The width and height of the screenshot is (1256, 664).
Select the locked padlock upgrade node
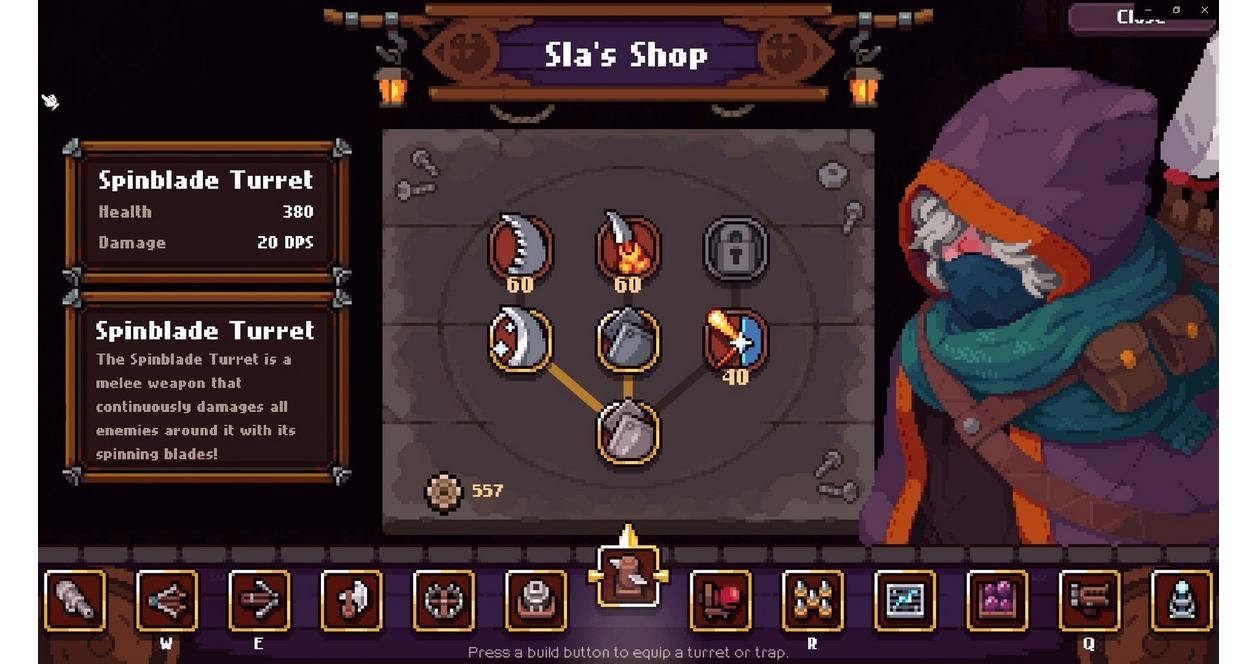[735, 246]
